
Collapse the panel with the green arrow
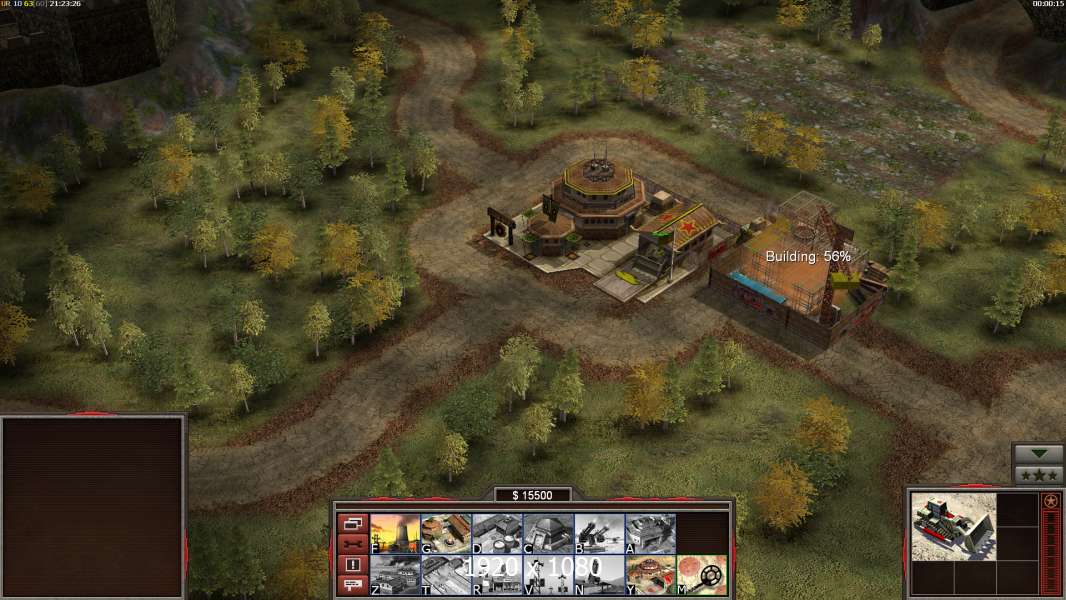pos(1038,454)
